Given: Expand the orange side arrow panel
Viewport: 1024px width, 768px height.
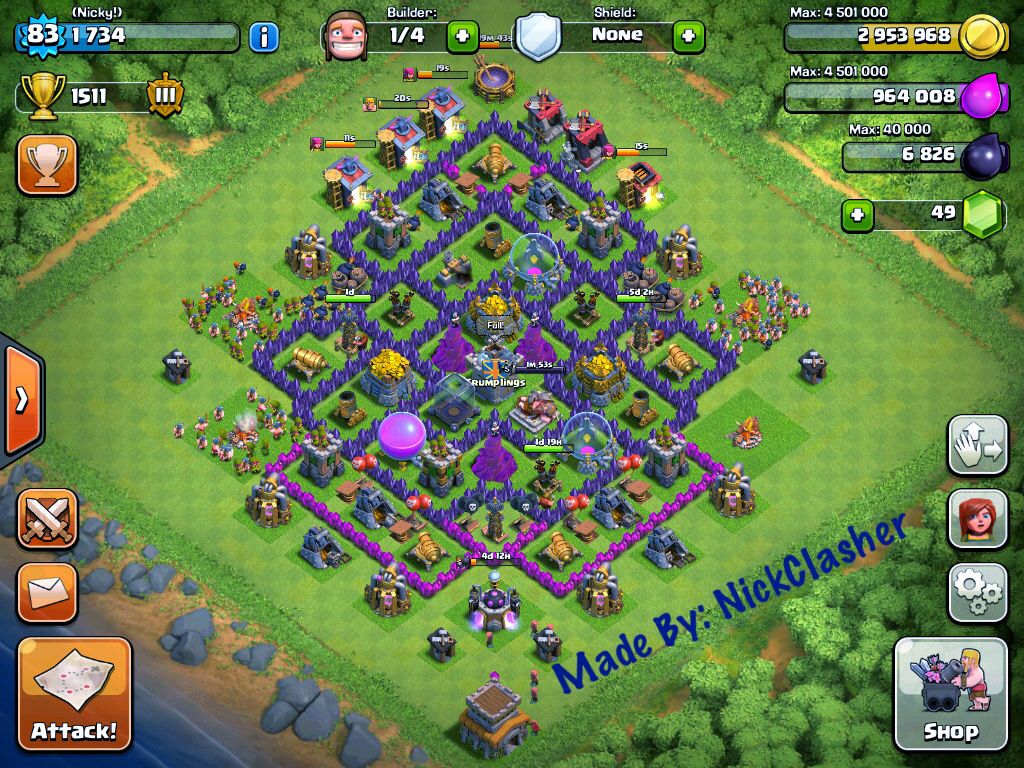Looking at the screenshot, I should click(20, 399).
